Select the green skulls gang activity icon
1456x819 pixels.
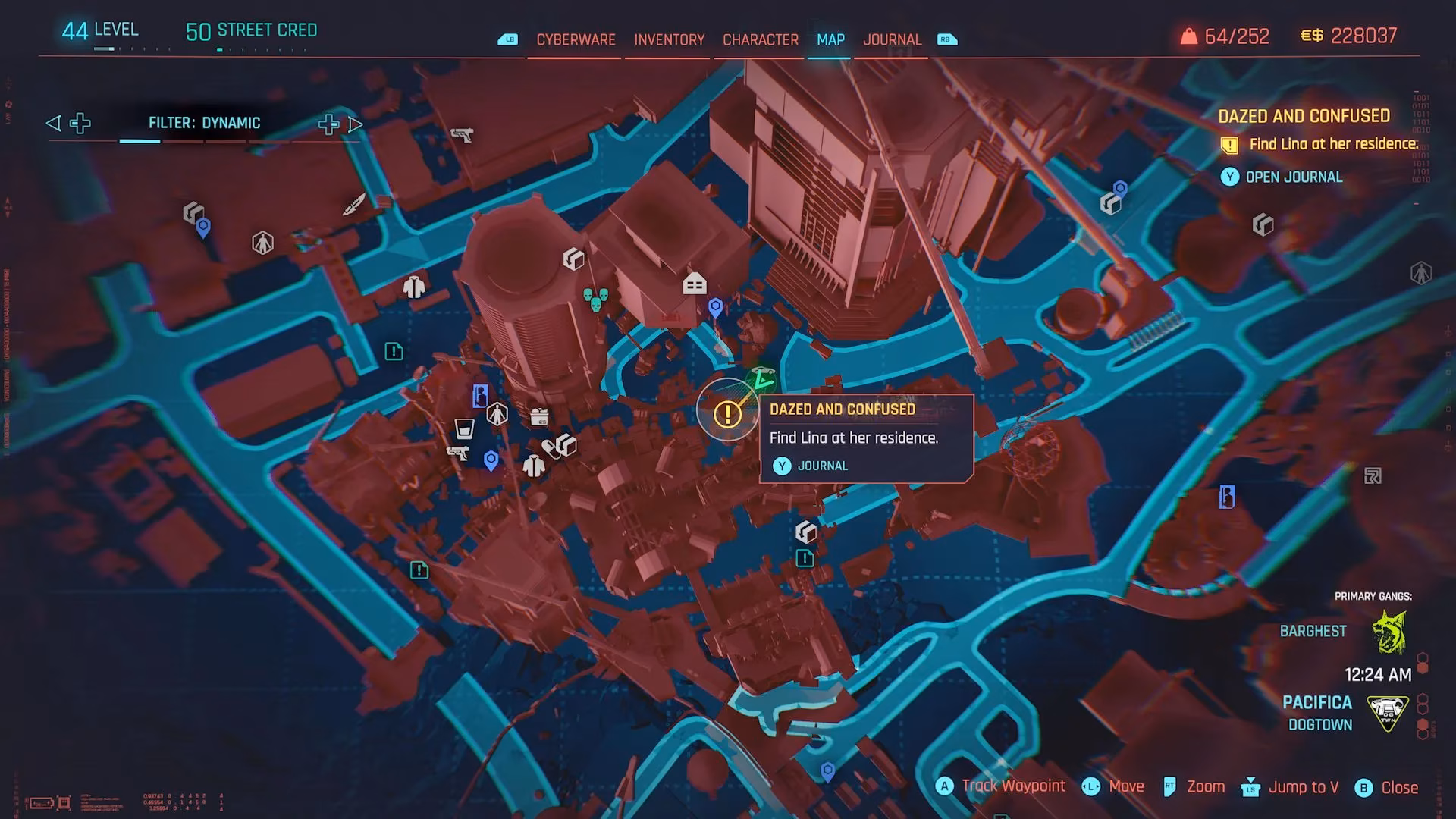(595, 300)
